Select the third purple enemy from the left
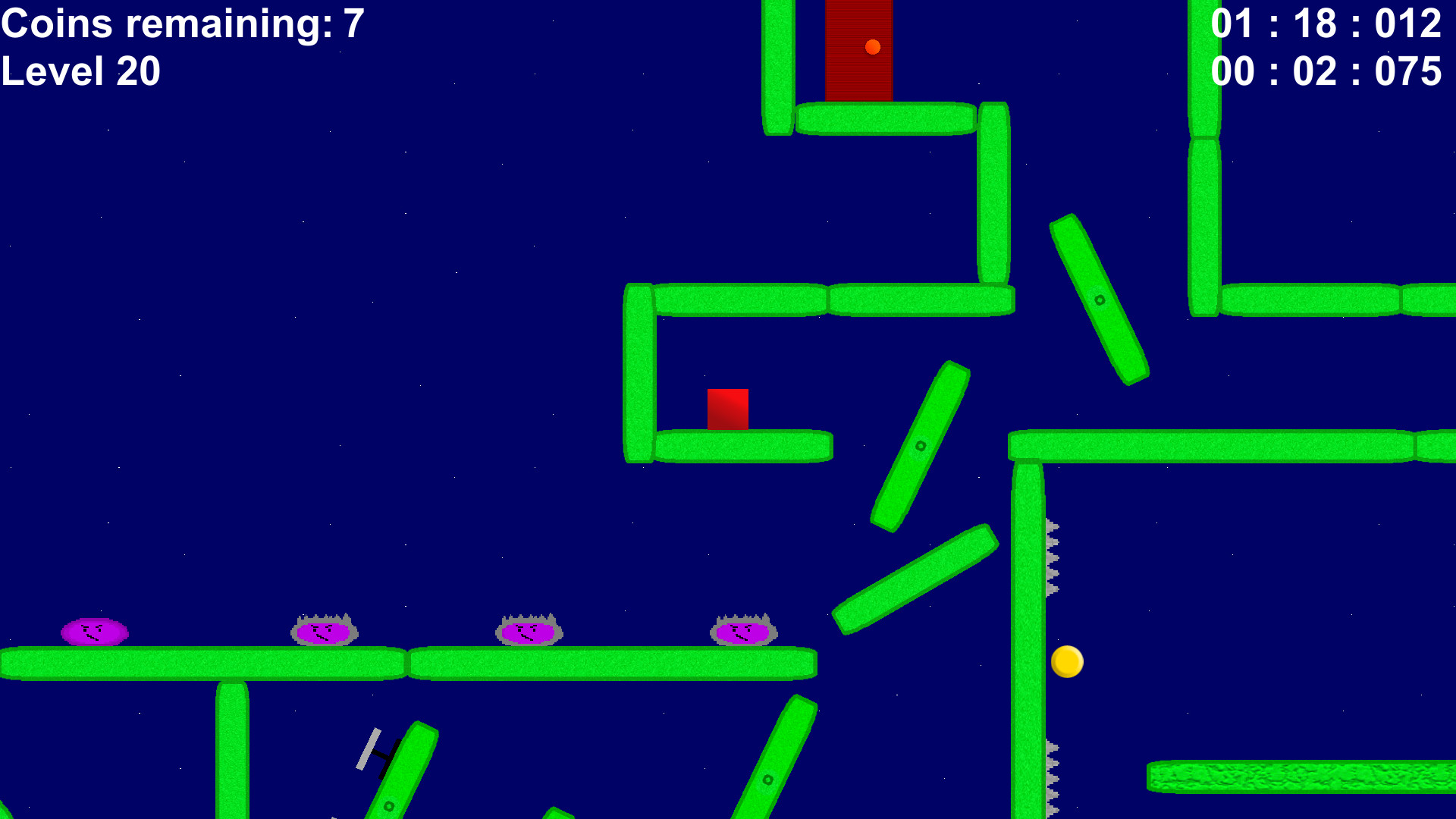Viewport: 1456px width, 819px height. [x=529, y=632]
